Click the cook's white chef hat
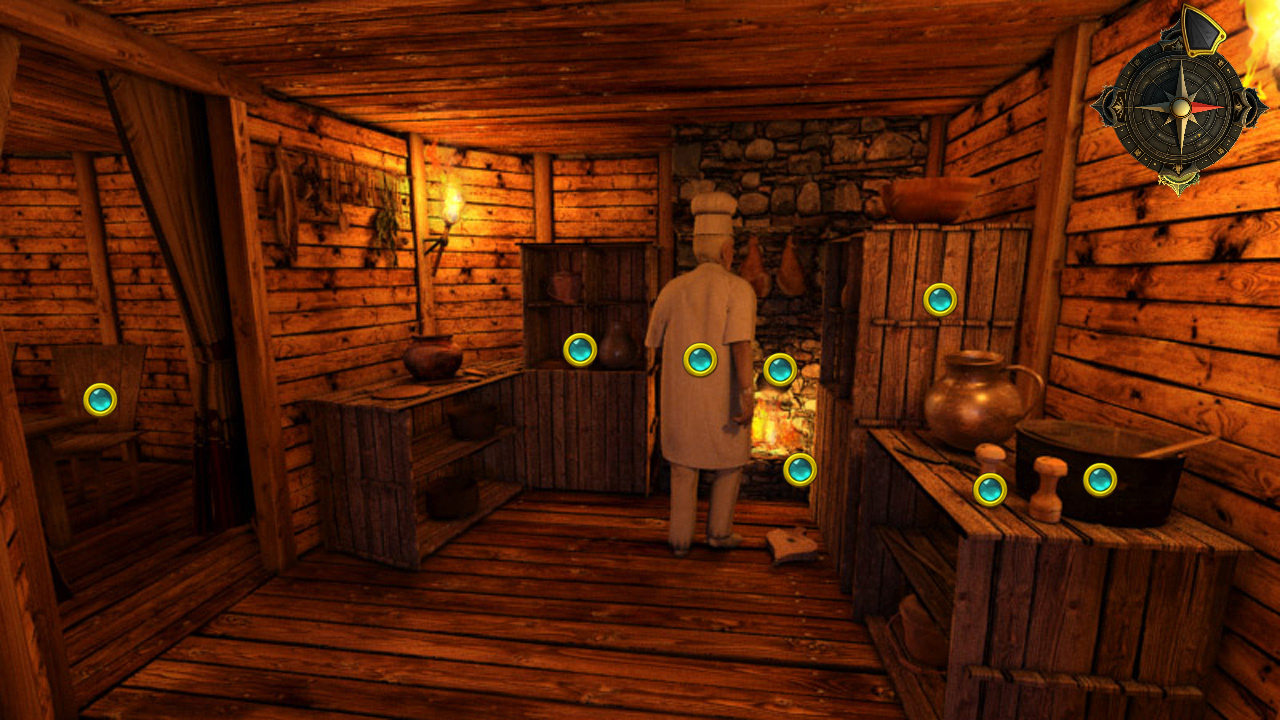 click(712, 210)
